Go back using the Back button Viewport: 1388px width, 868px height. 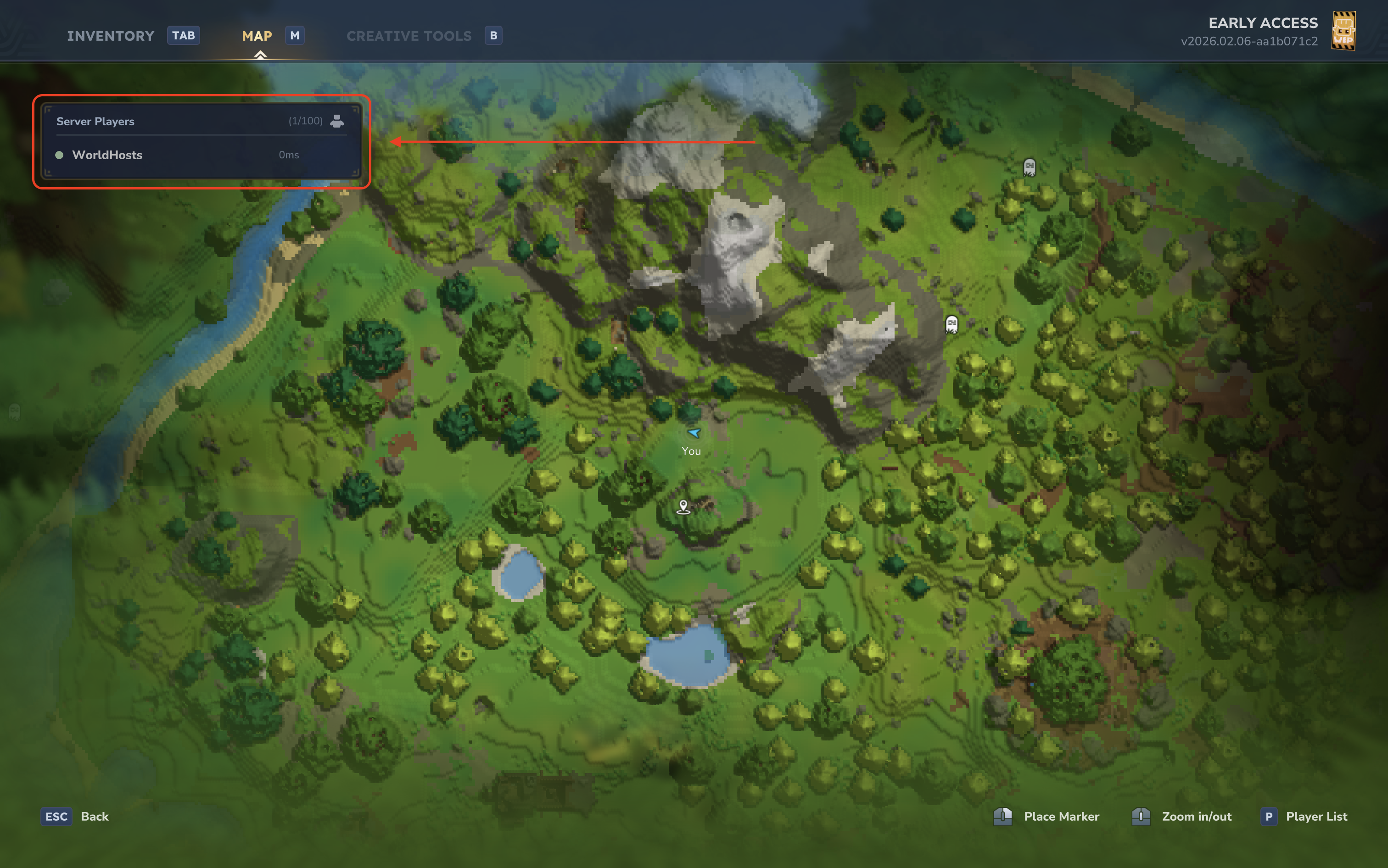(76, 816)
